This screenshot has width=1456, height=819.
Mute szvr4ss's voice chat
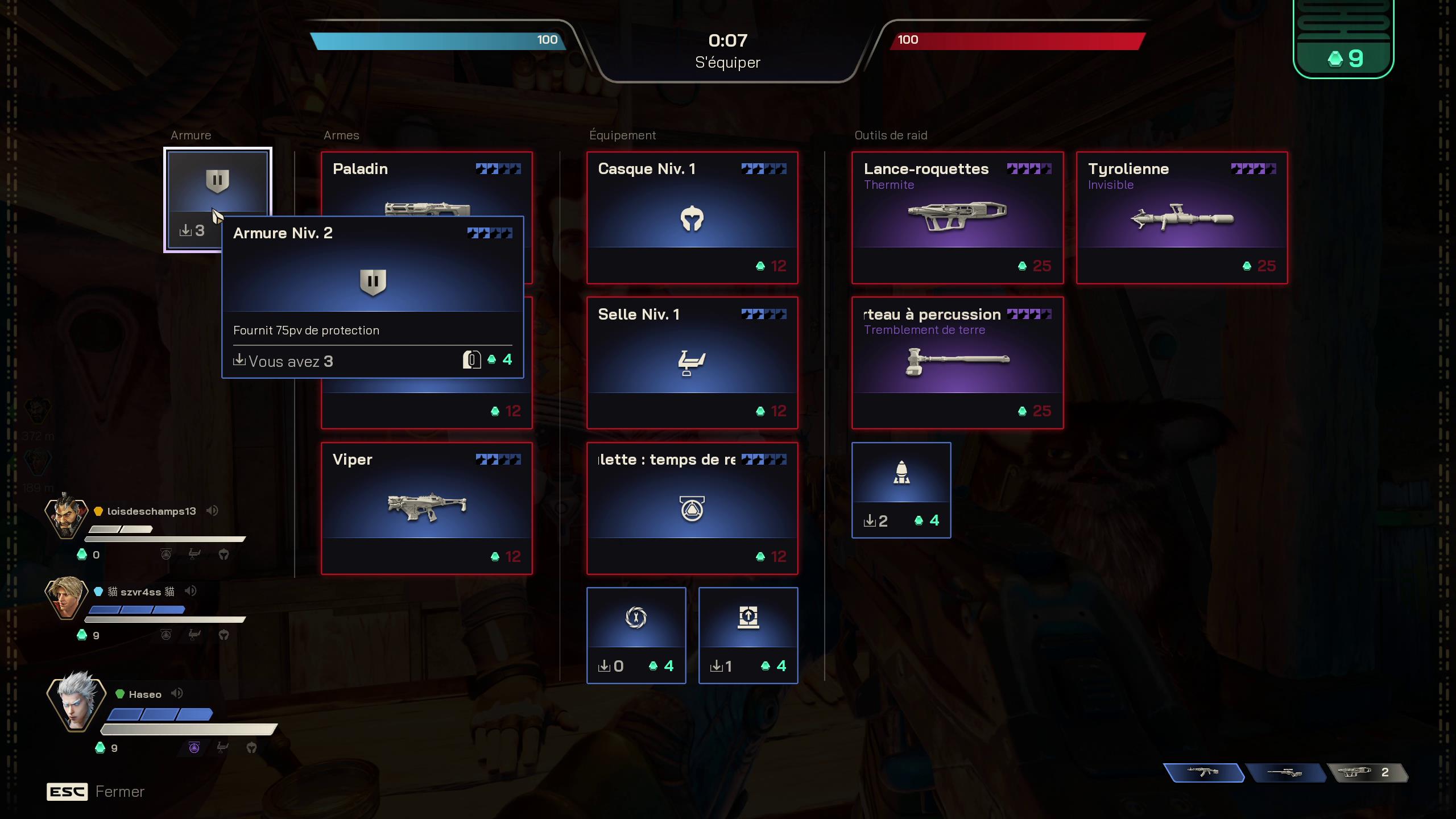191,591
